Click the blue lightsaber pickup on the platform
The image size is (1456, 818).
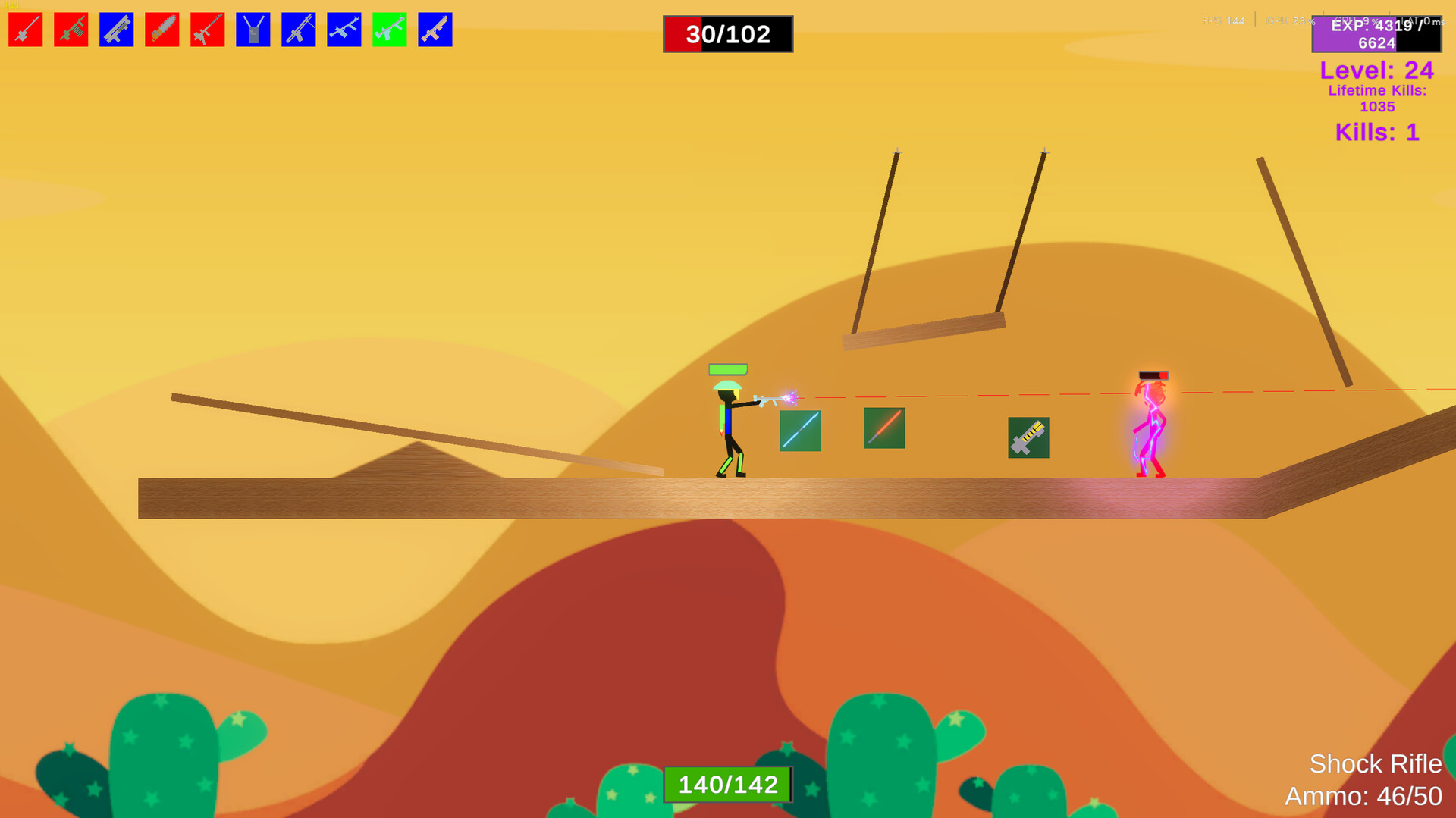[x=800, y=429]
